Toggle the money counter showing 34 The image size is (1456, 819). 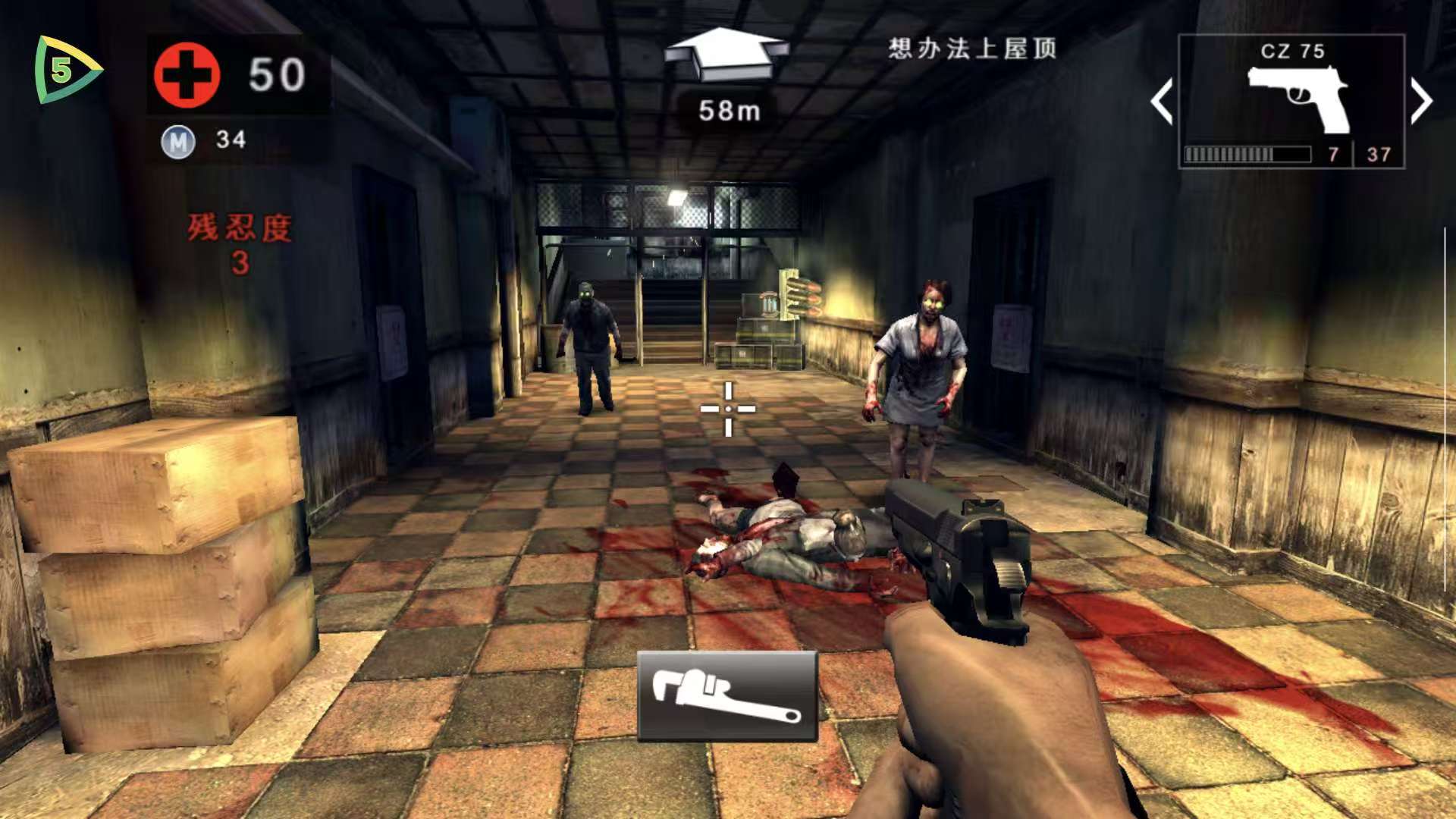tap(231, 140)
